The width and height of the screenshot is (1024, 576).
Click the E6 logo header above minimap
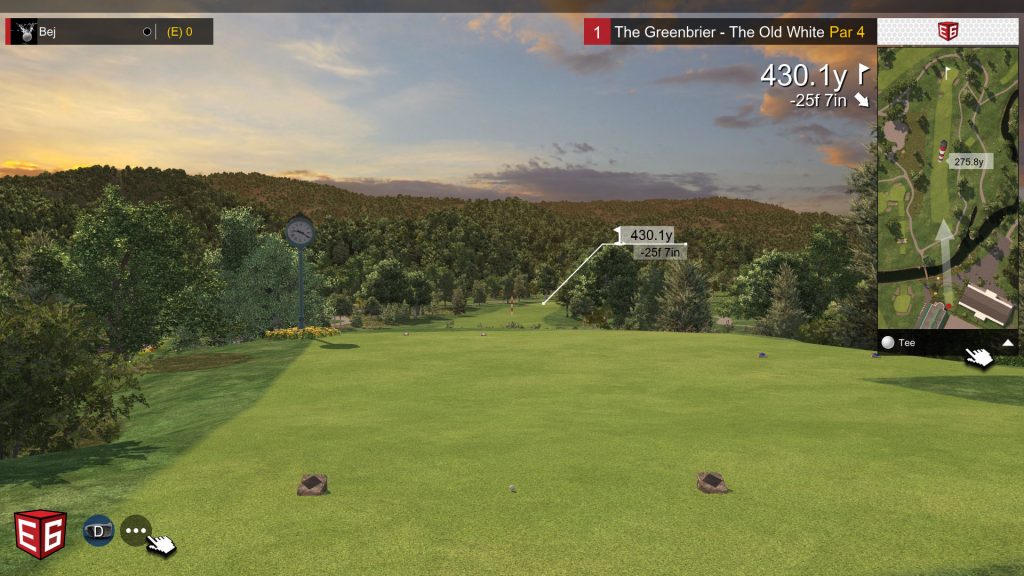947,31
